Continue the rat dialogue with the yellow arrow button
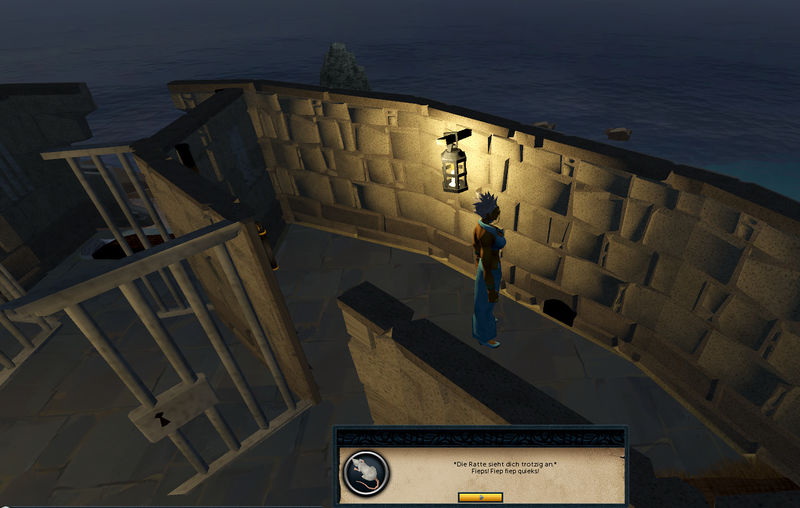Image resolution: width=800 pixels, height=508 pixels. 479,496
